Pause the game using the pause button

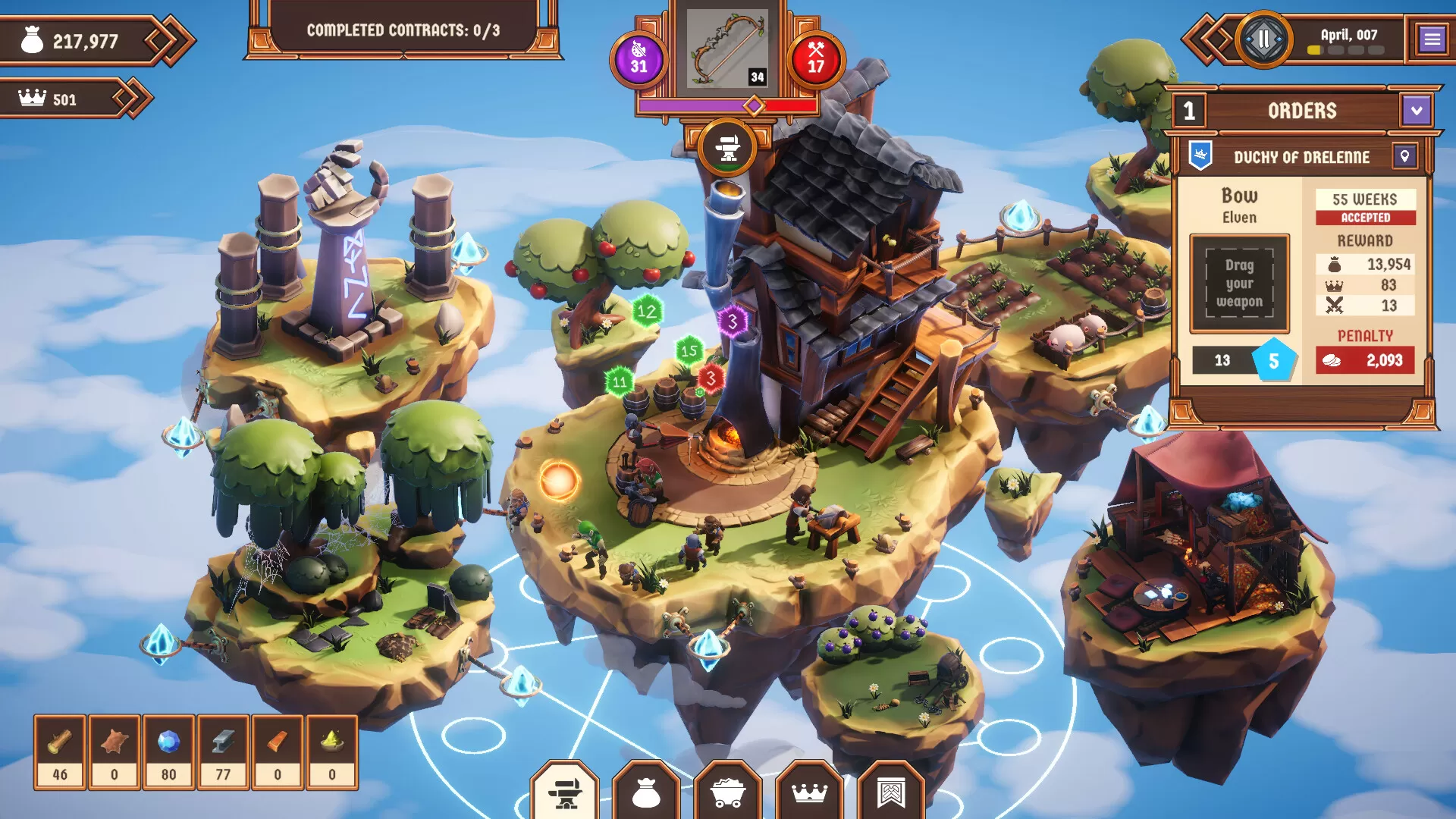click(x=1262, y=36)
